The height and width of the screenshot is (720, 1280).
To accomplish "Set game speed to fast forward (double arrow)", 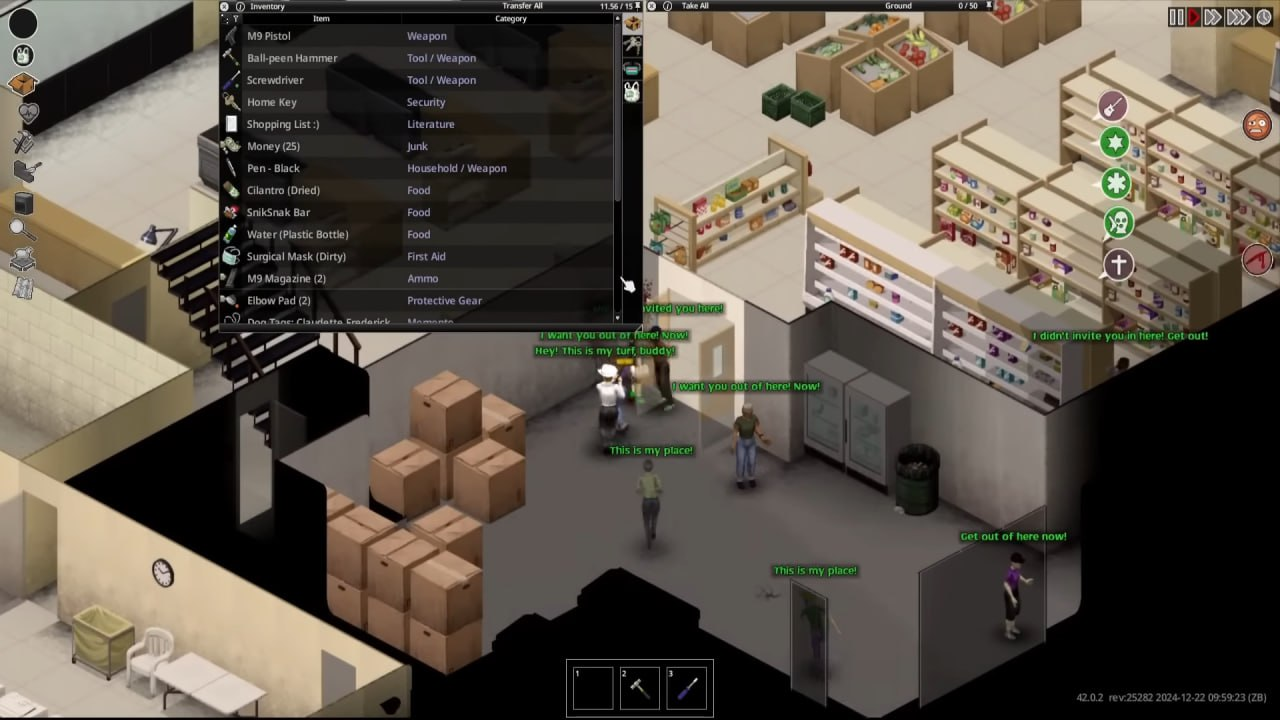I will point(1212,17).
